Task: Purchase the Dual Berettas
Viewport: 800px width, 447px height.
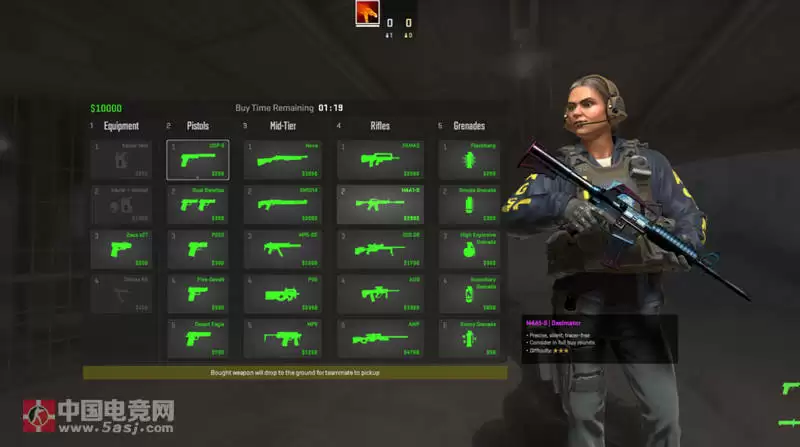Action: [x=197, y=204]
